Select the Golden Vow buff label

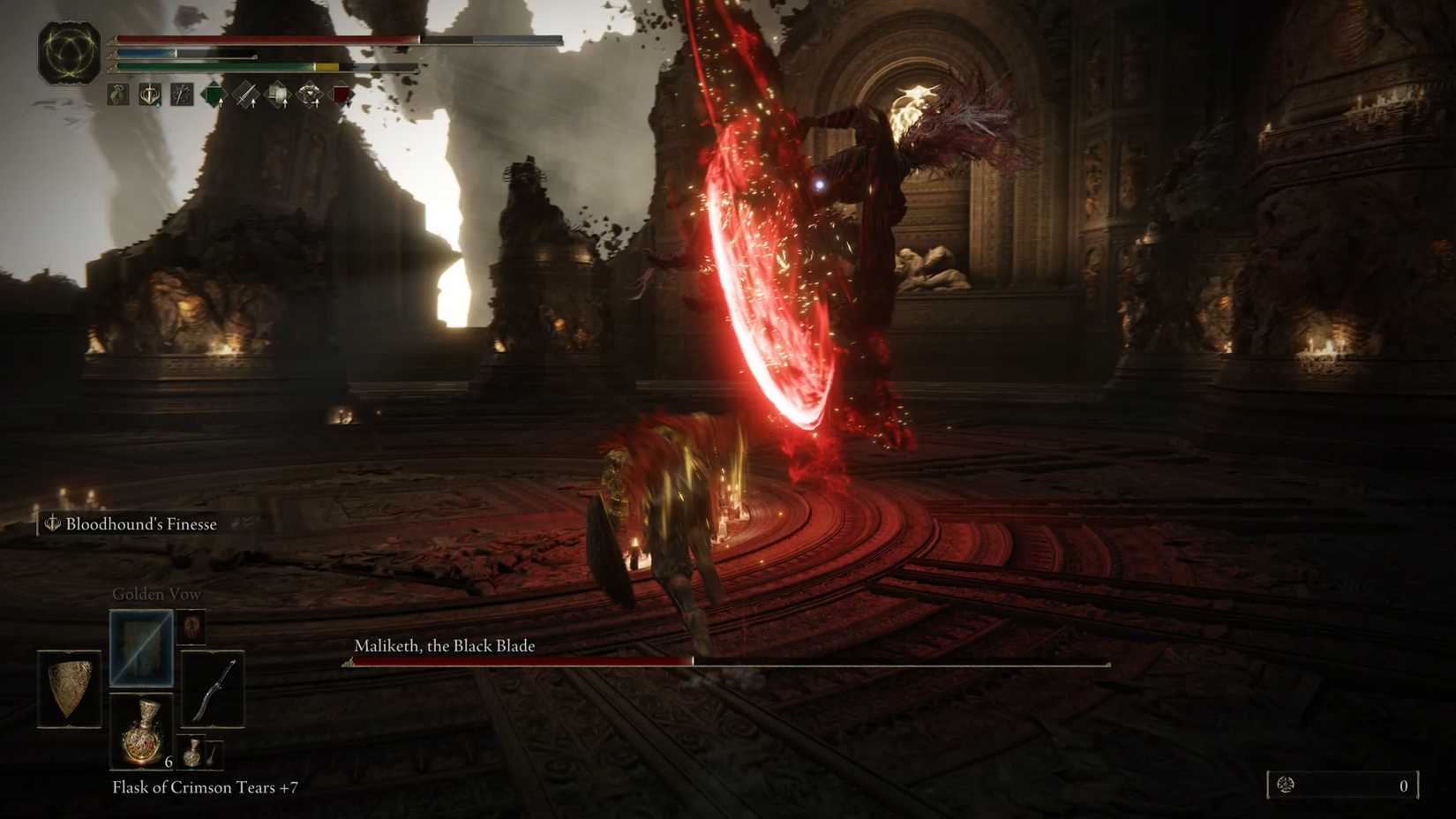point(156,594)
